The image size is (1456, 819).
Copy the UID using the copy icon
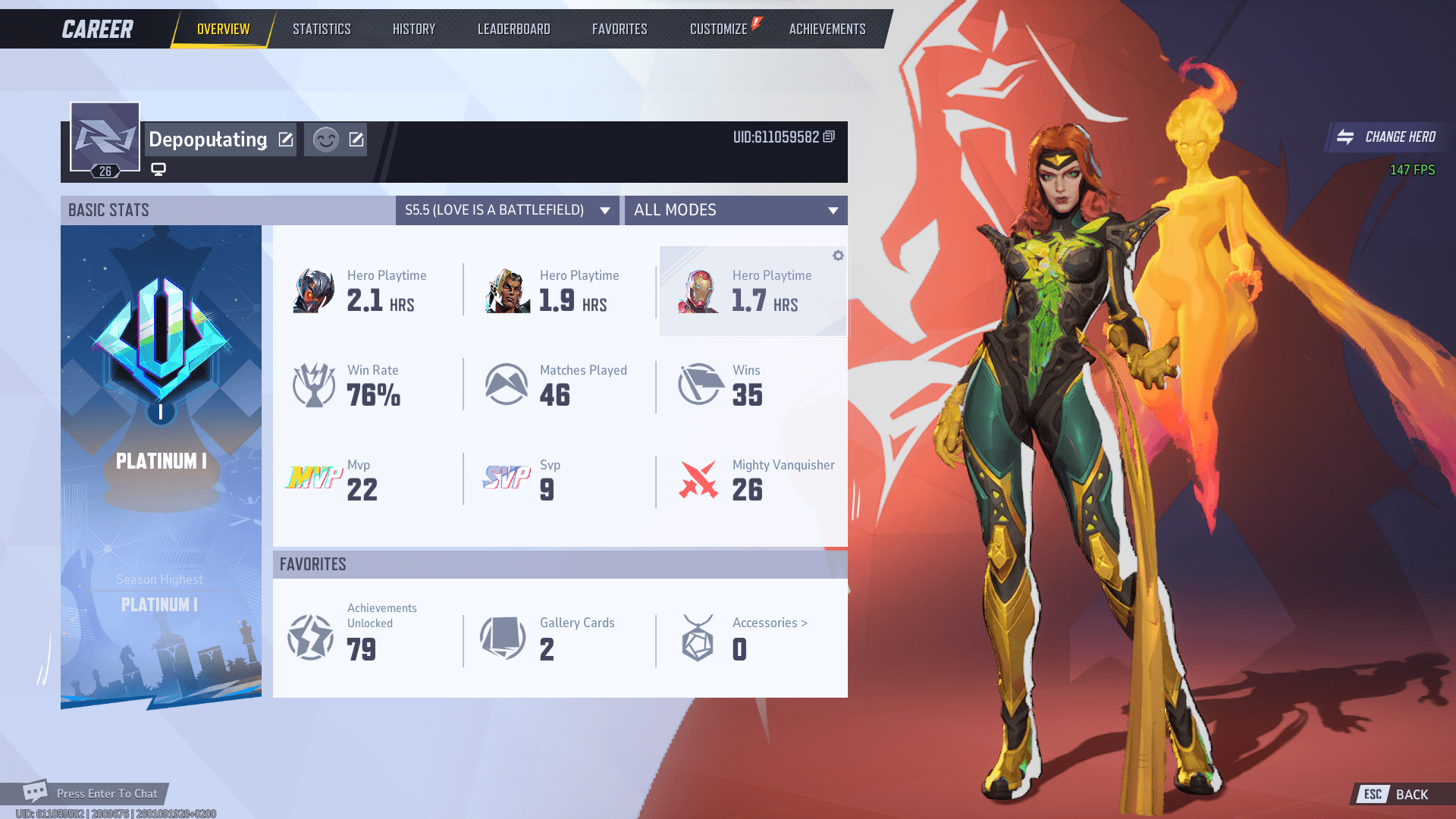[828, 137]
